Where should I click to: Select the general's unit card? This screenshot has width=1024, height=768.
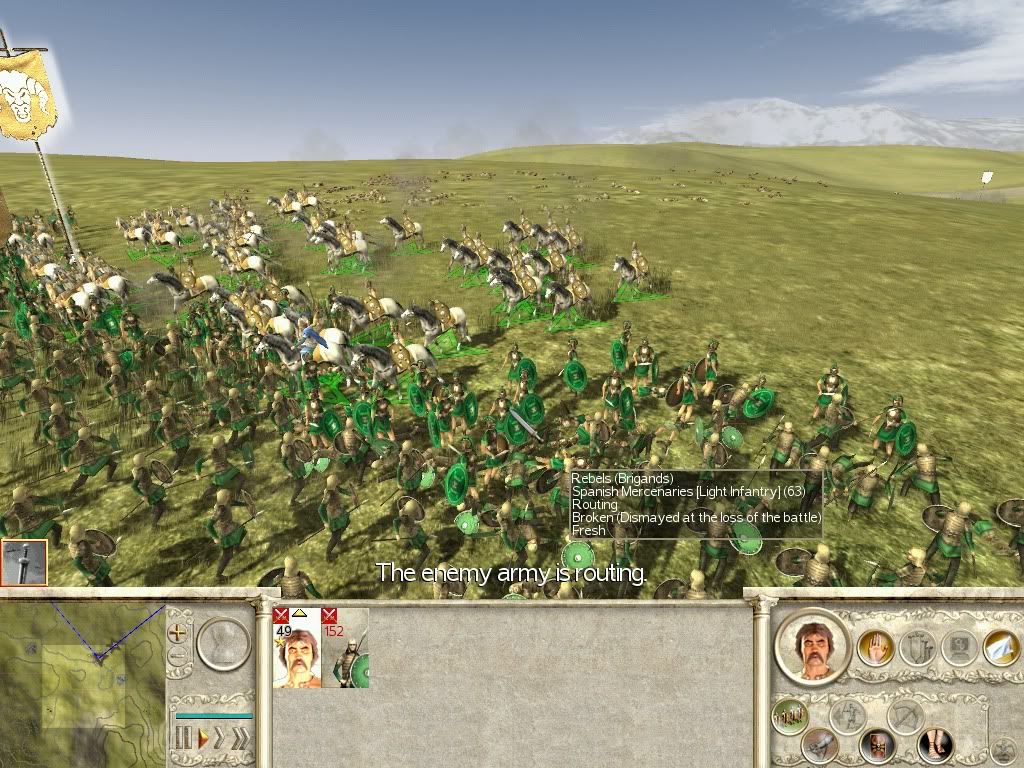click(297, 648)
